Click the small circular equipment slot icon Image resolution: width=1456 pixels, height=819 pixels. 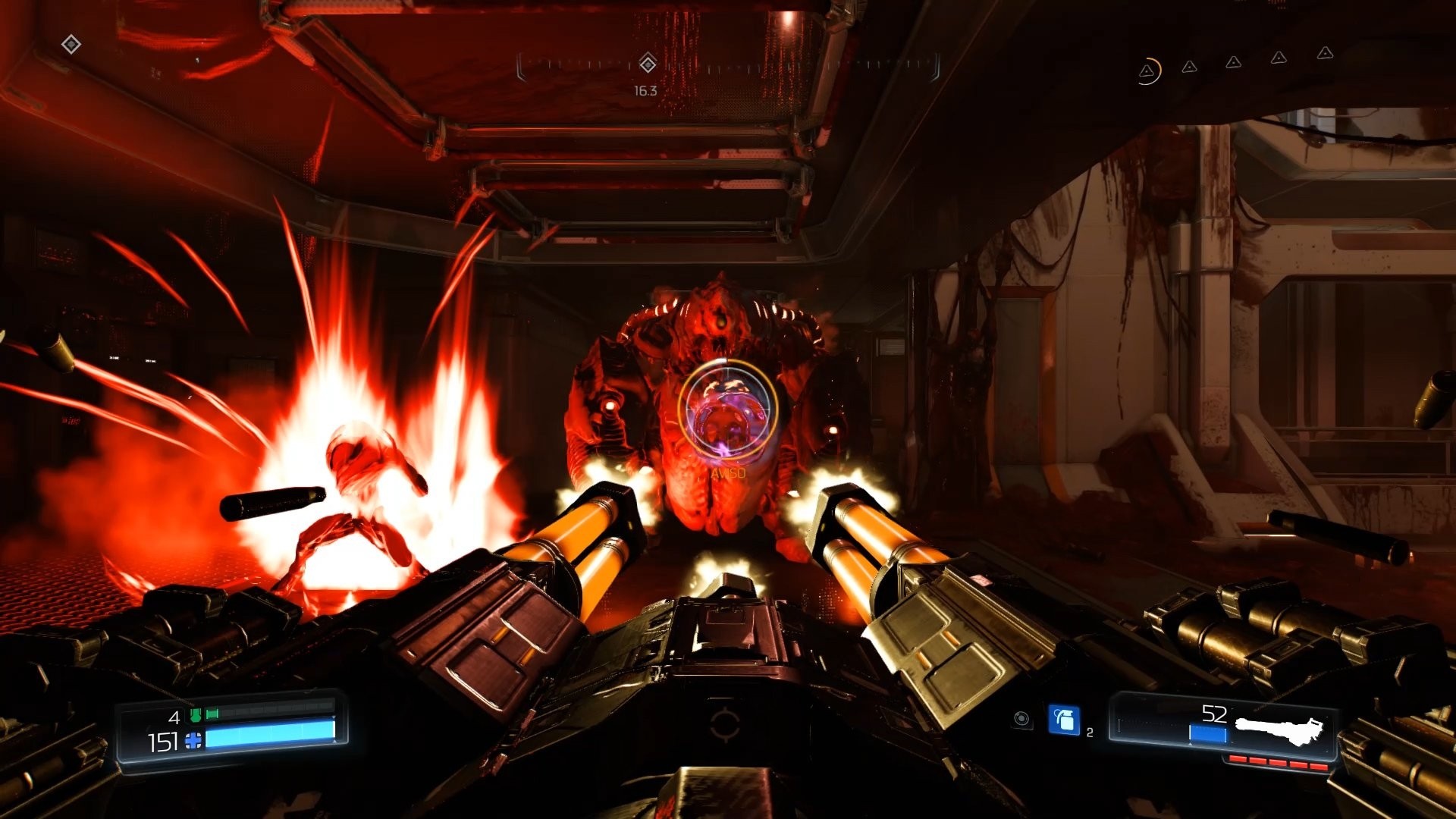[x=1022, y=719]
